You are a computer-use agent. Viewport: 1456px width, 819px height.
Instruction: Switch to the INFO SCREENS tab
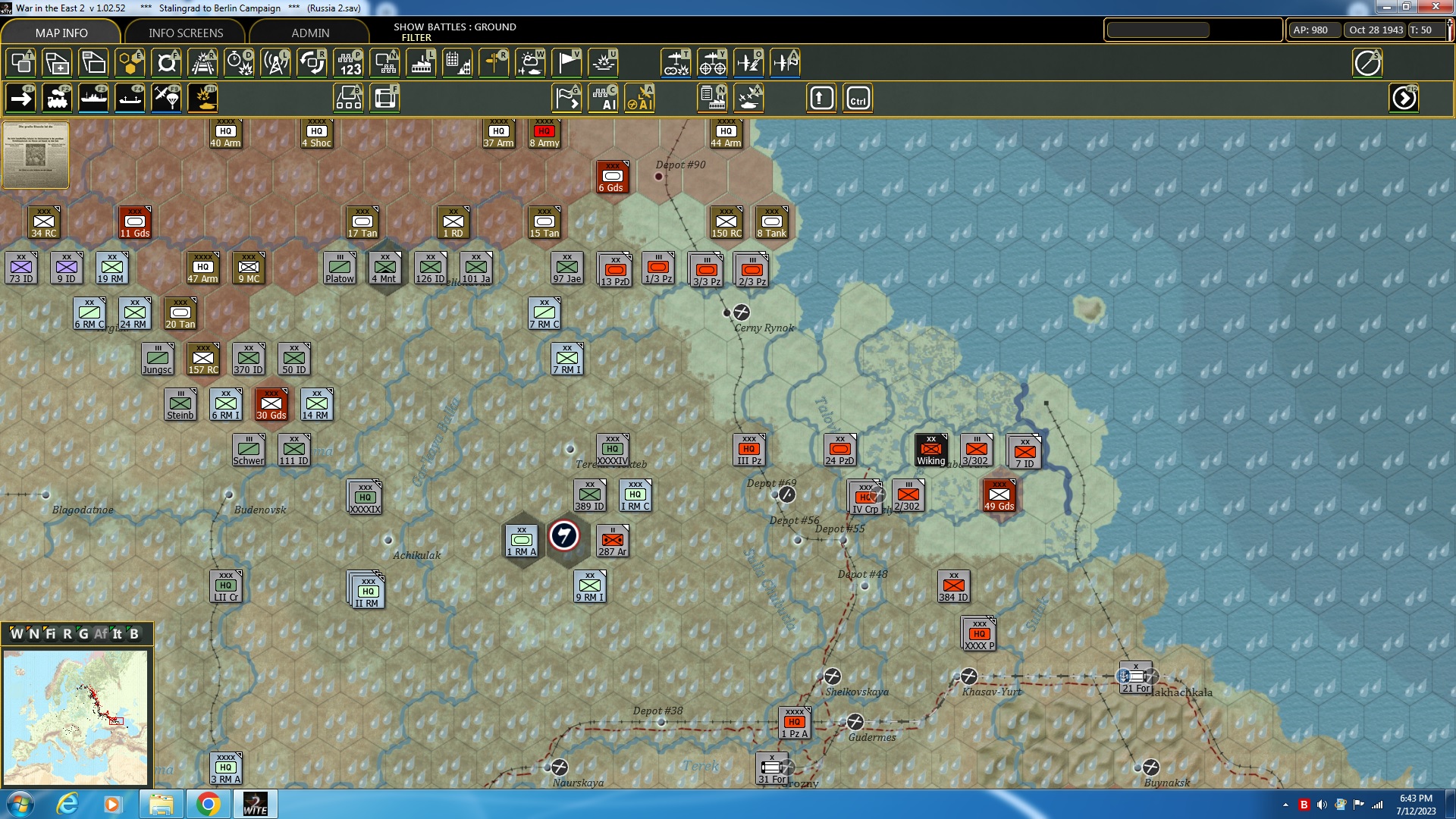[x=184, y=33]
